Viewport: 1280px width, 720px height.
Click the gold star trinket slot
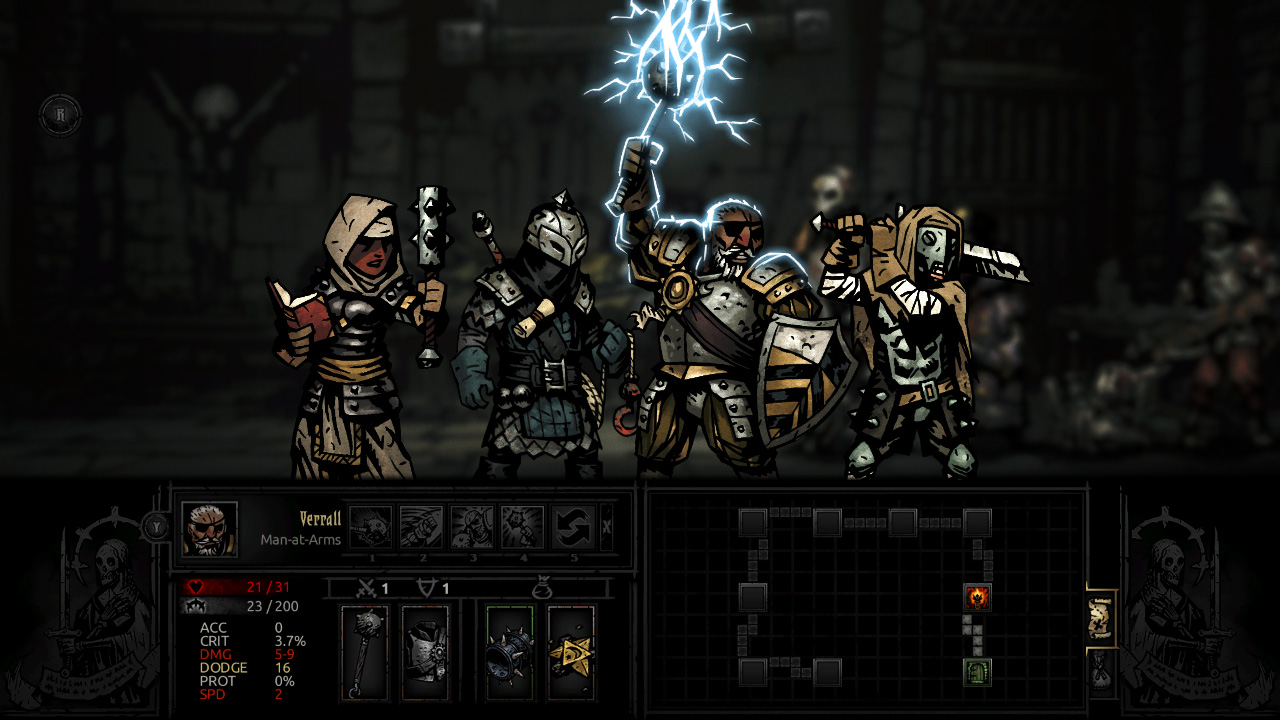click(571, 651)
